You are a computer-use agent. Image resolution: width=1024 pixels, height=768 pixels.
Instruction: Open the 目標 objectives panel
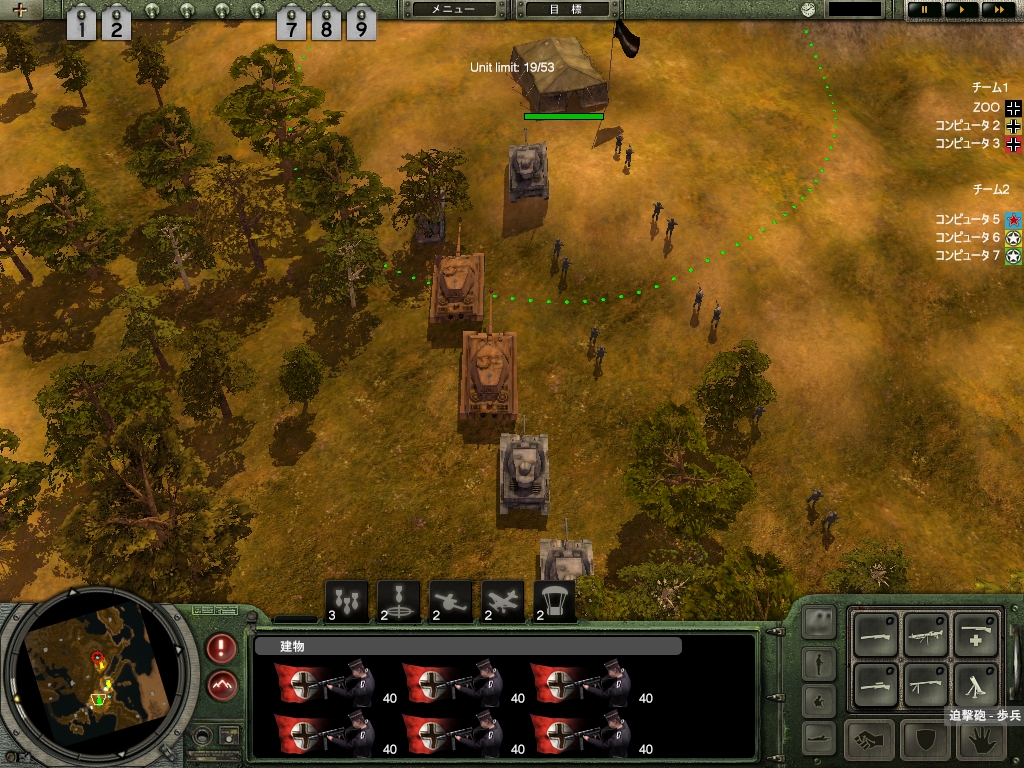click(x=567, y=9)
